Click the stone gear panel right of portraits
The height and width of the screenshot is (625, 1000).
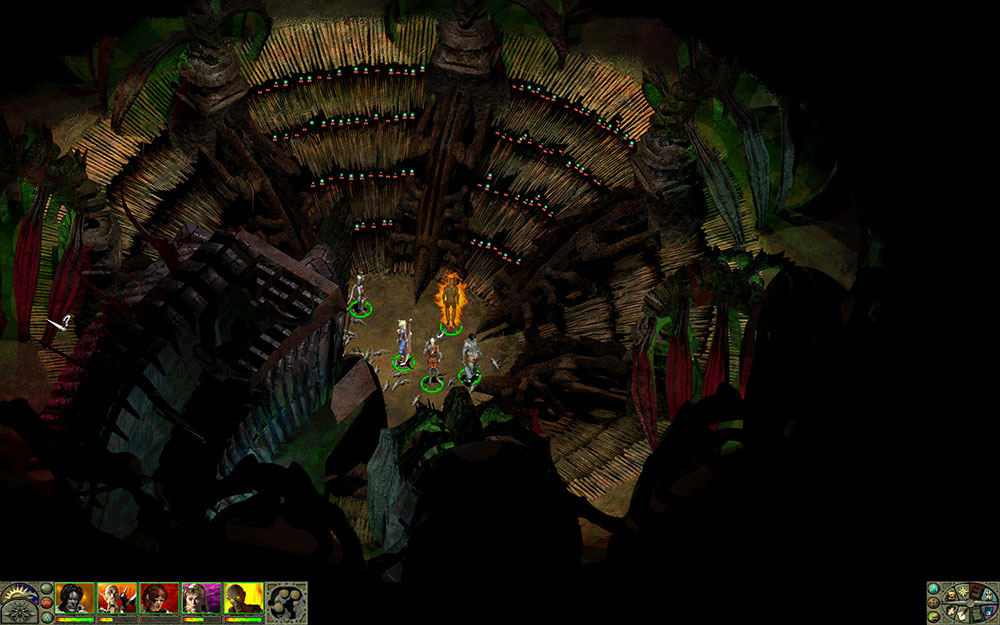click(286, 602)
